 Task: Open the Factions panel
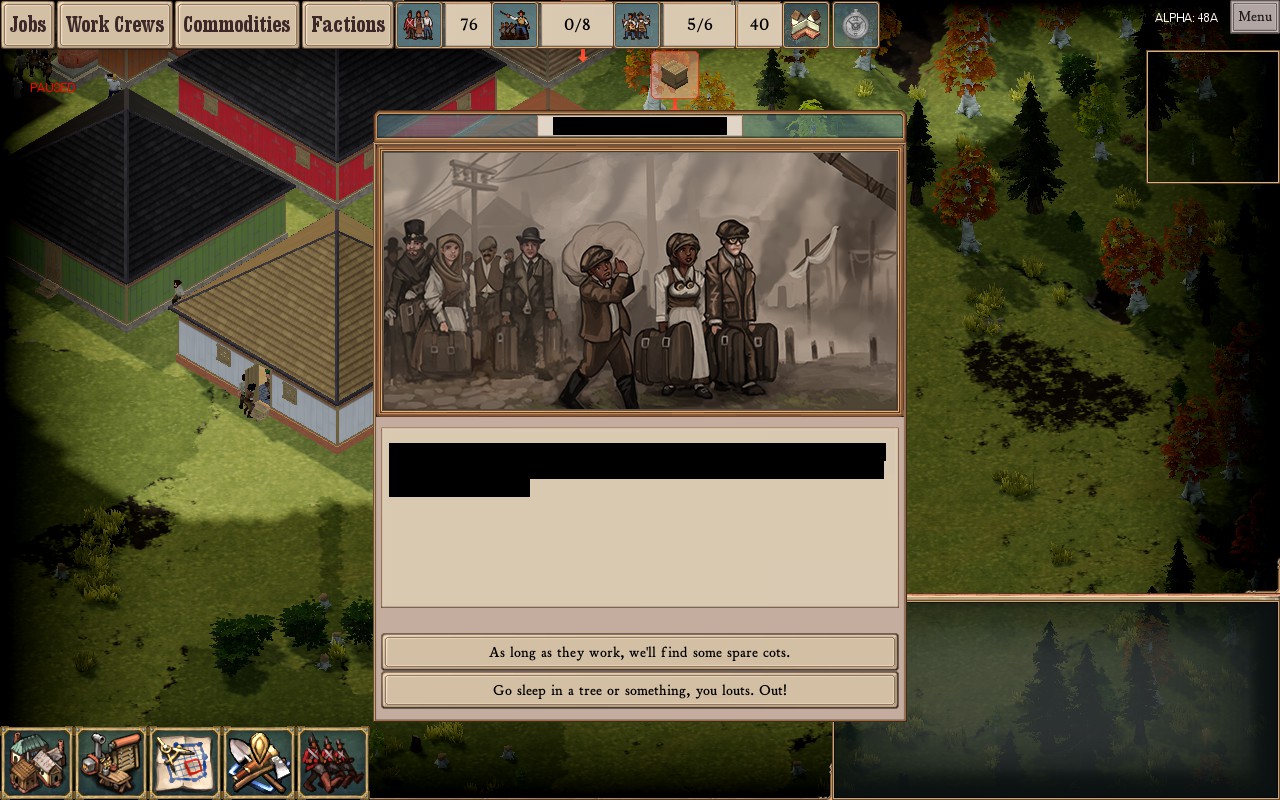[348, 24]
